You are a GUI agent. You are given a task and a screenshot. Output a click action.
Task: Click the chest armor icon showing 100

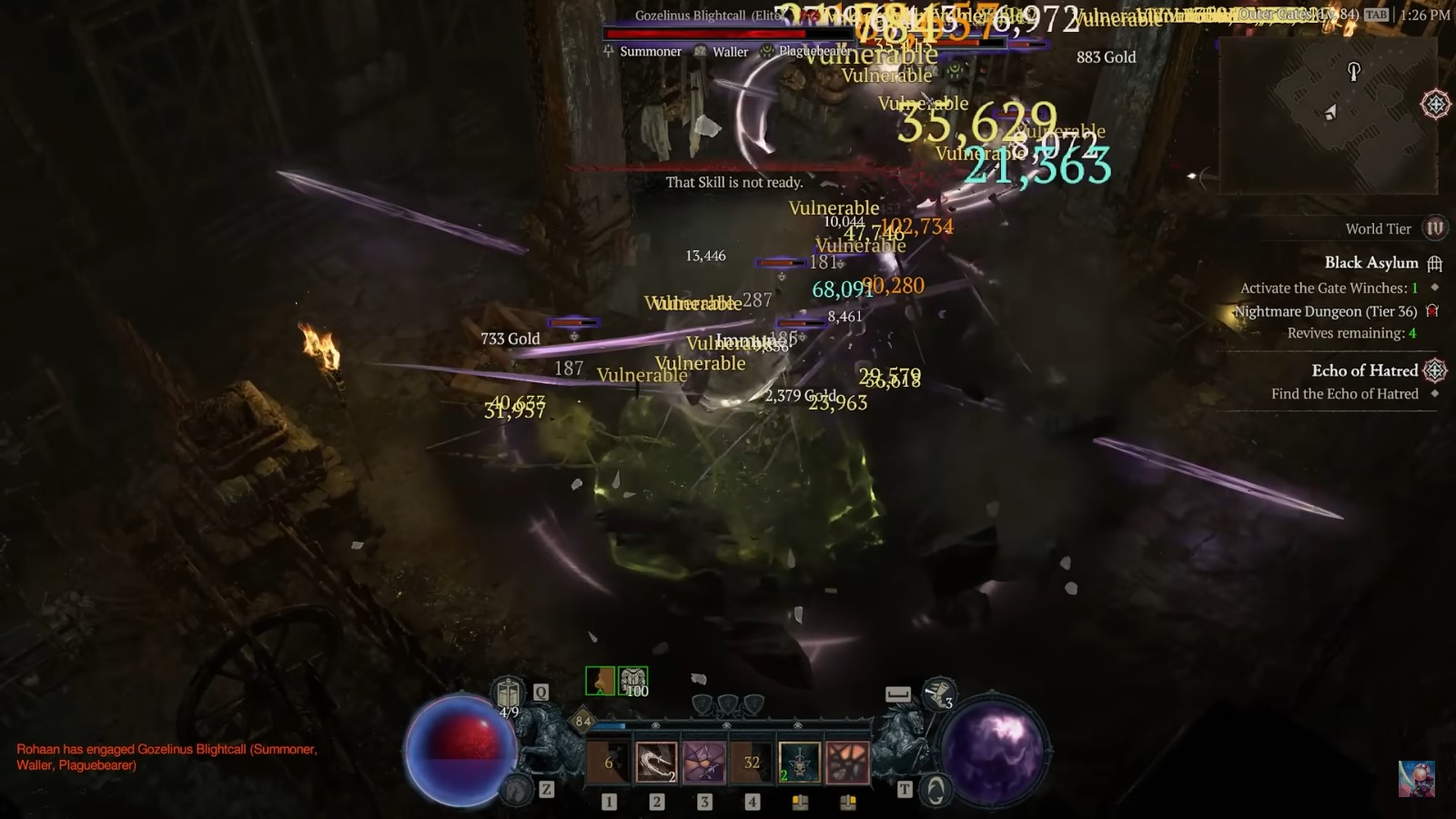(633, 679)
